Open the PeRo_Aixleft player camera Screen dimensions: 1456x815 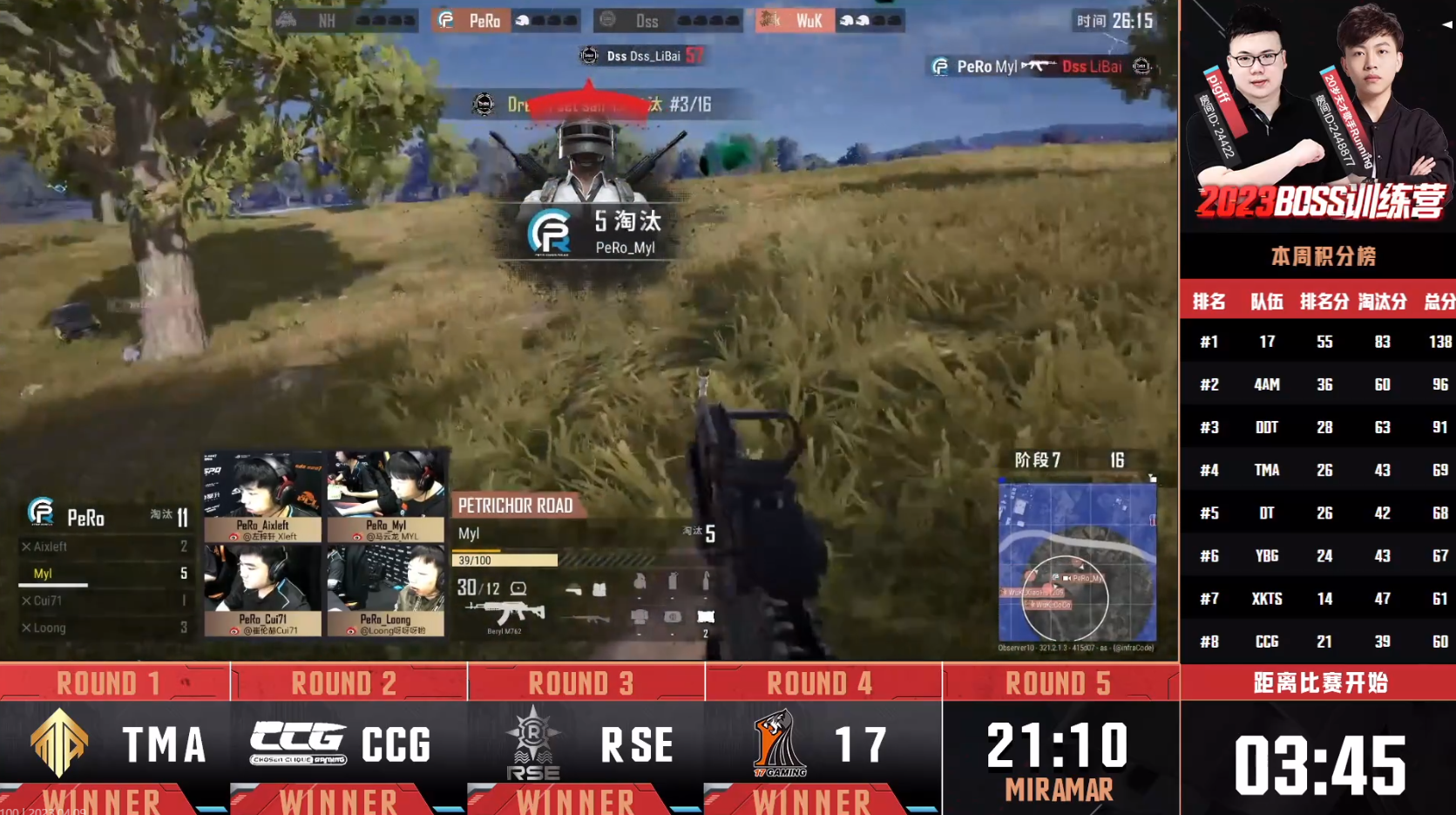[262, 496]
